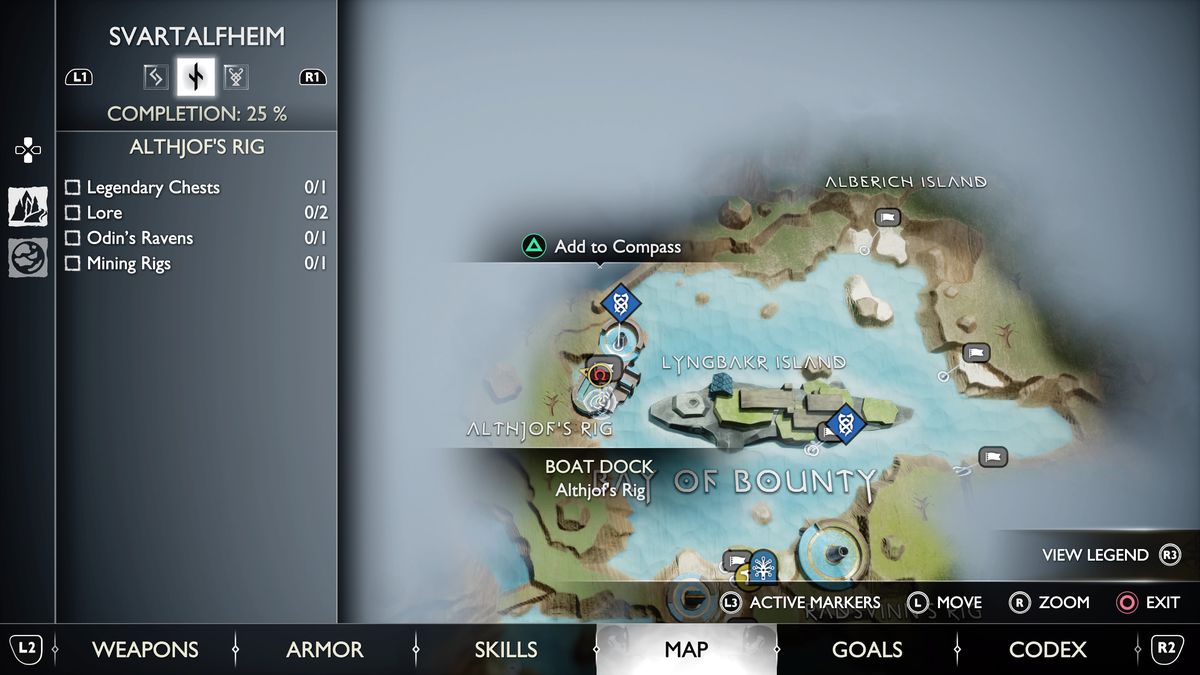Viewport: 1200px width, 675px height.
Task: Go to the Skills tab
Action: pos(506,649)
